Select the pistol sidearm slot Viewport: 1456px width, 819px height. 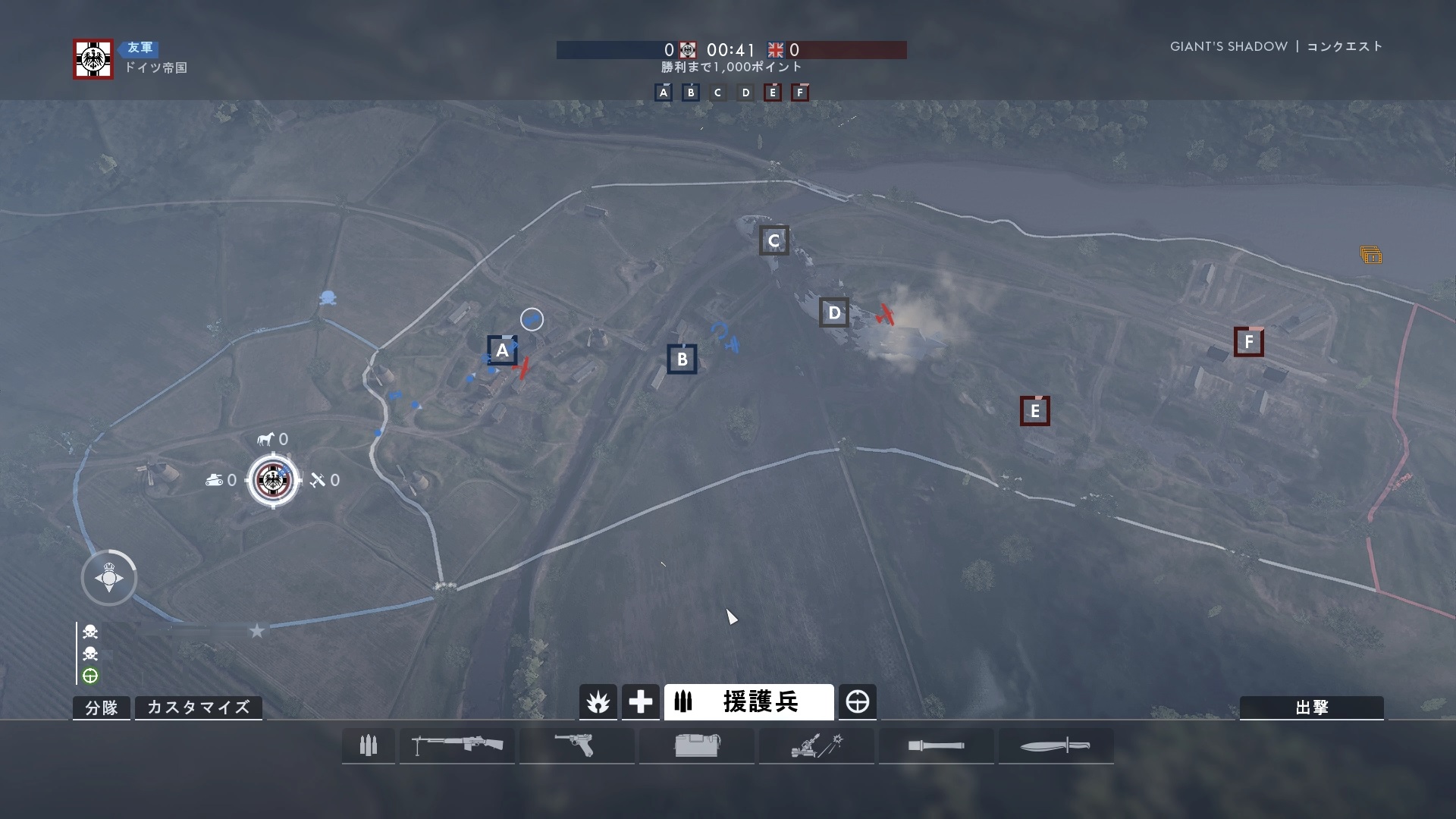click(576, 745)
